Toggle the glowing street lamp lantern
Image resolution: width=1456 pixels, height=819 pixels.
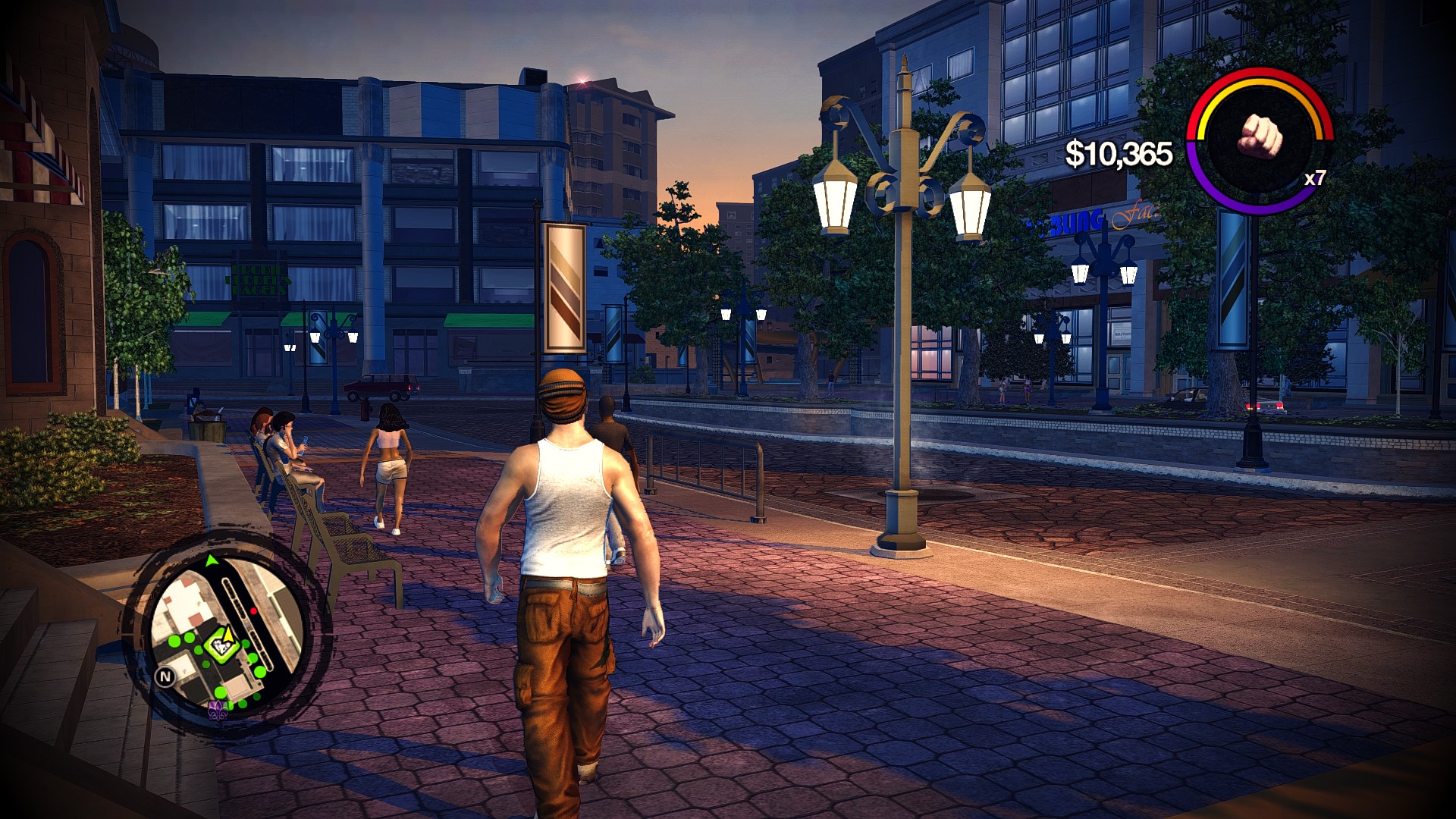[x=836, y=203]
